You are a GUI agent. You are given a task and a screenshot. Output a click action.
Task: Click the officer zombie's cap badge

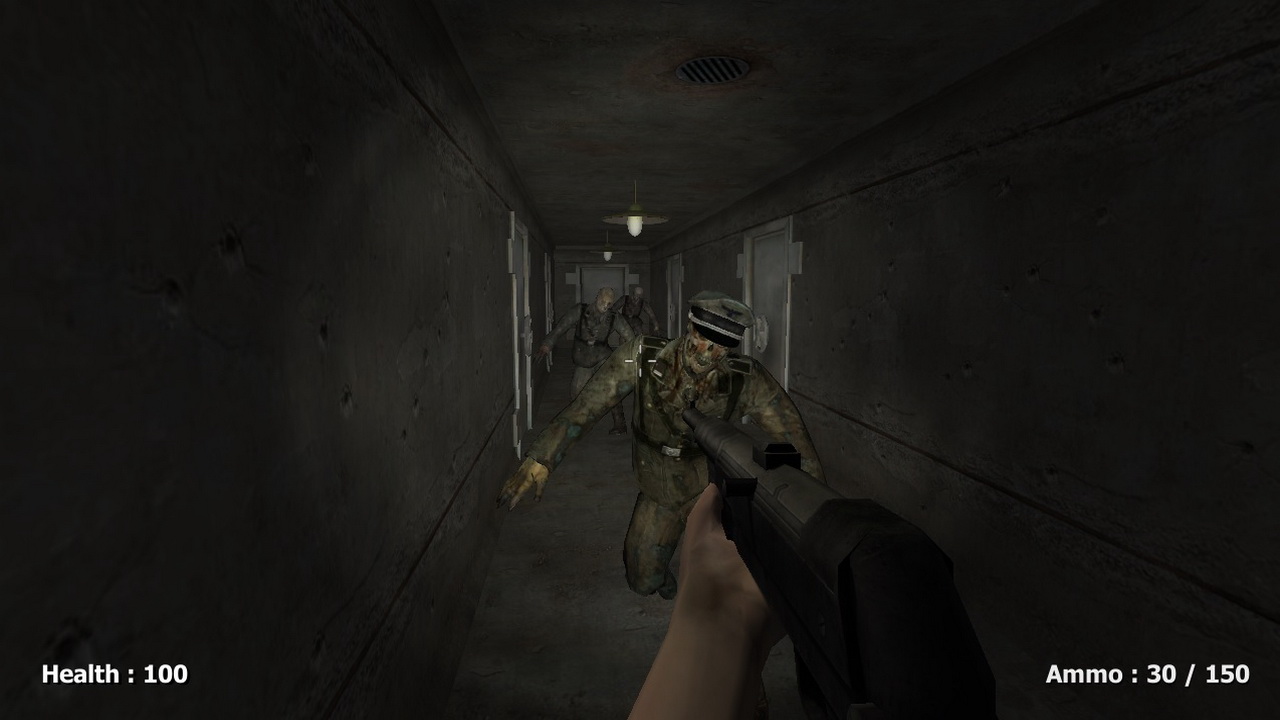[733, 312]
